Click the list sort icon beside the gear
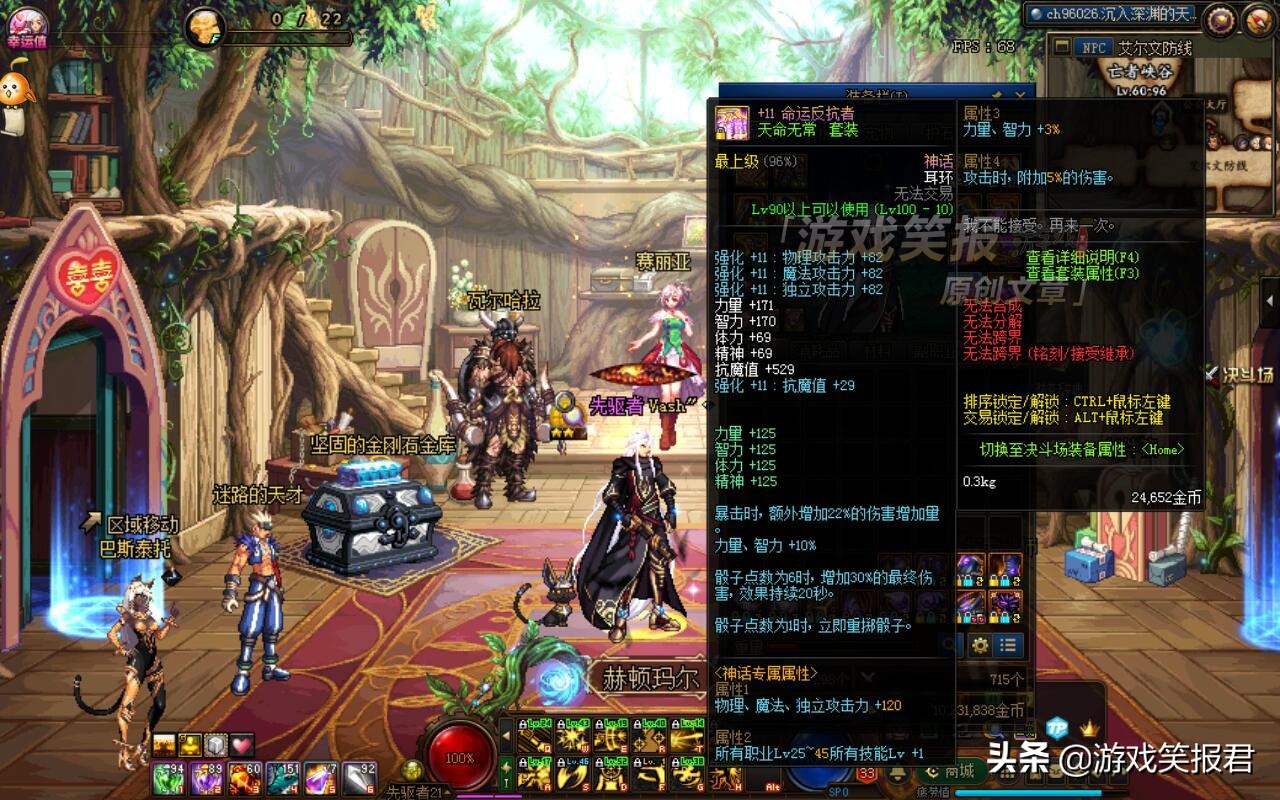1280x800 pixels. [x=1009, y=645]
